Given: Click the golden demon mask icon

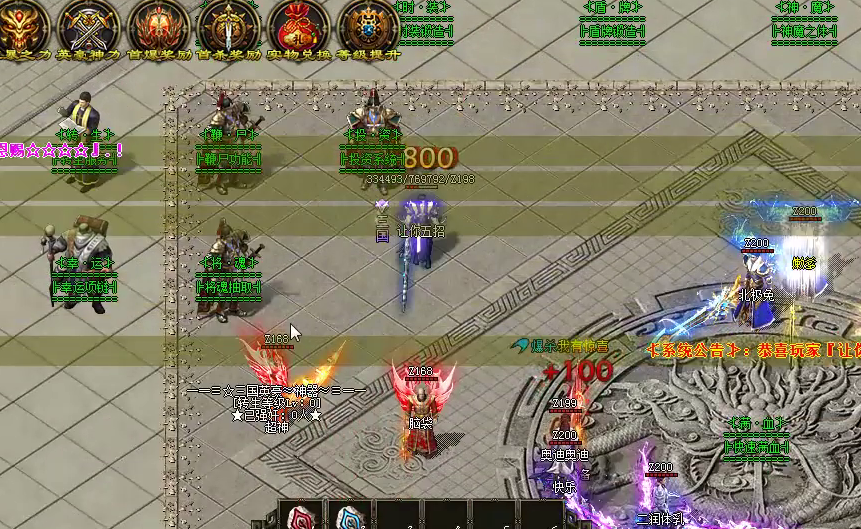Looking at the screenshot, I should (x=20, y=22).
